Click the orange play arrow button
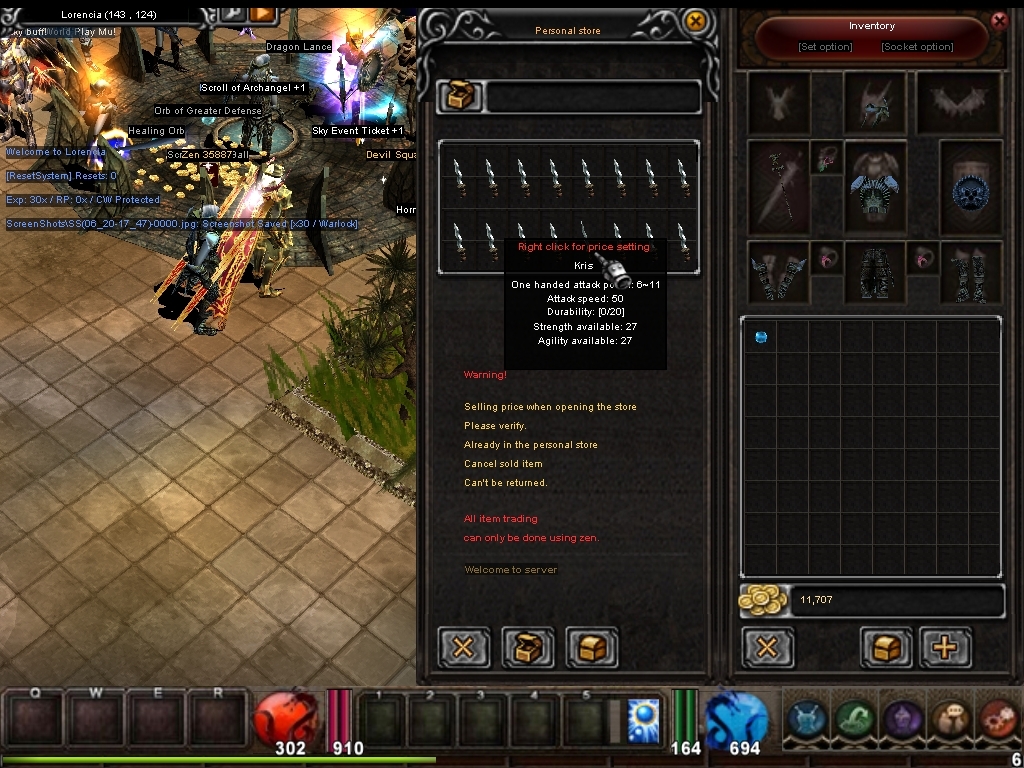 click(262, 13)
